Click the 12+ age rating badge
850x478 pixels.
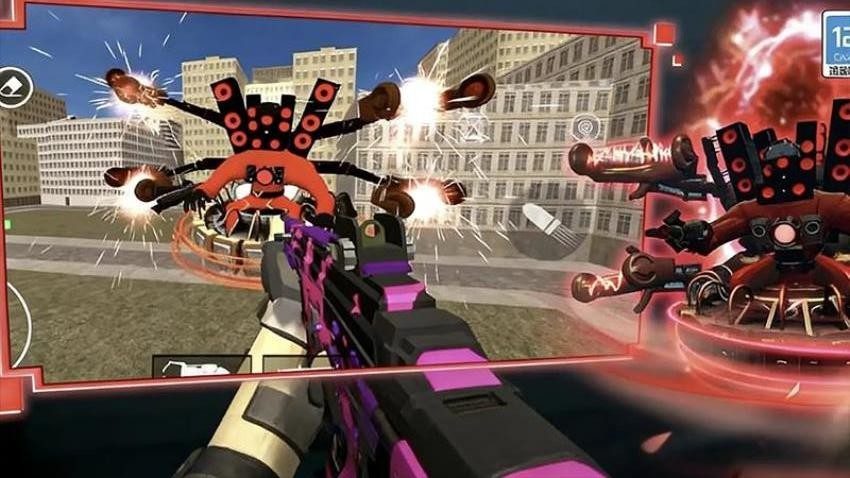tap(836, 43)
